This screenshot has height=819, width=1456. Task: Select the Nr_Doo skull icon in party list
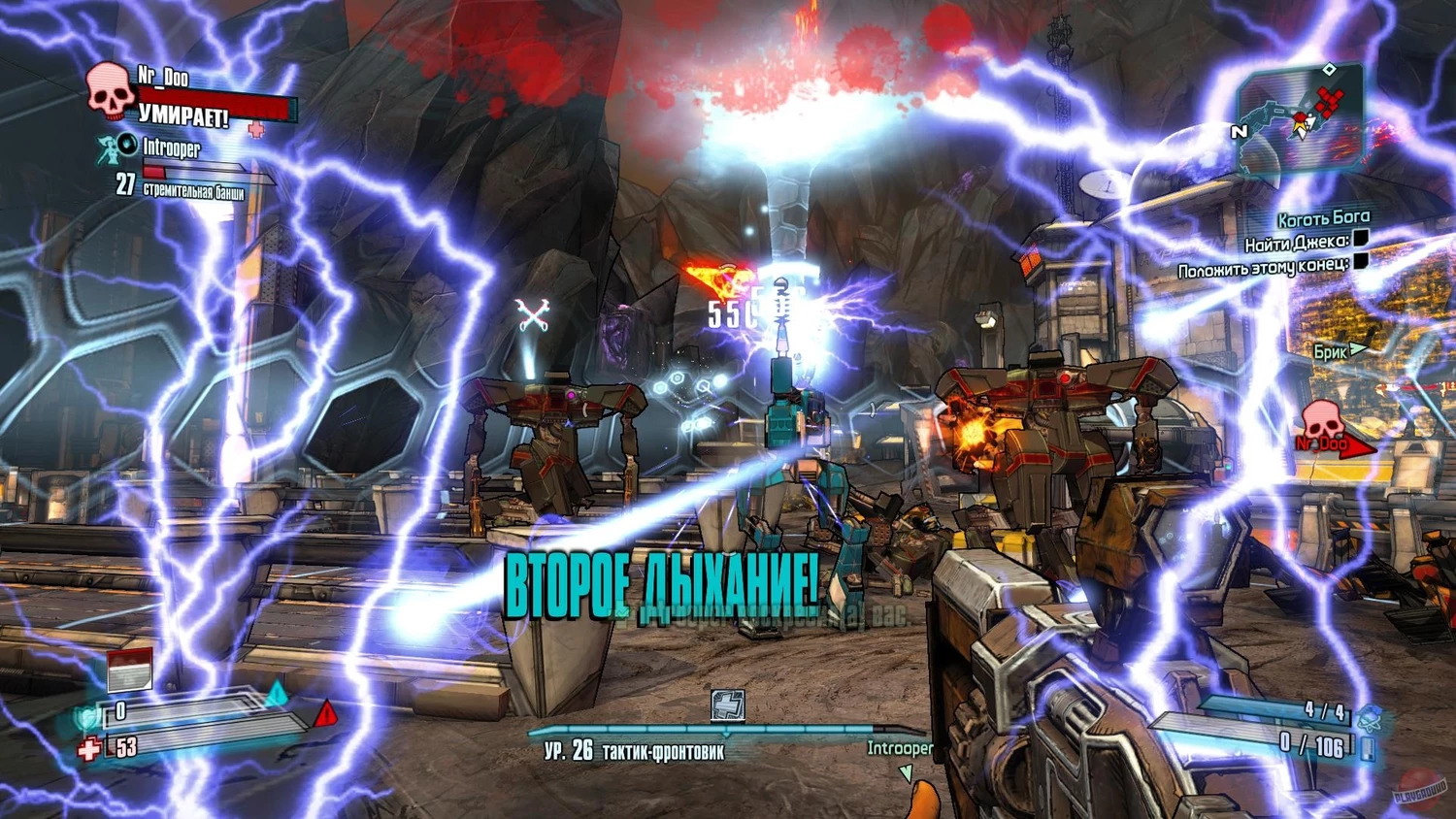(x=109, y=91)
